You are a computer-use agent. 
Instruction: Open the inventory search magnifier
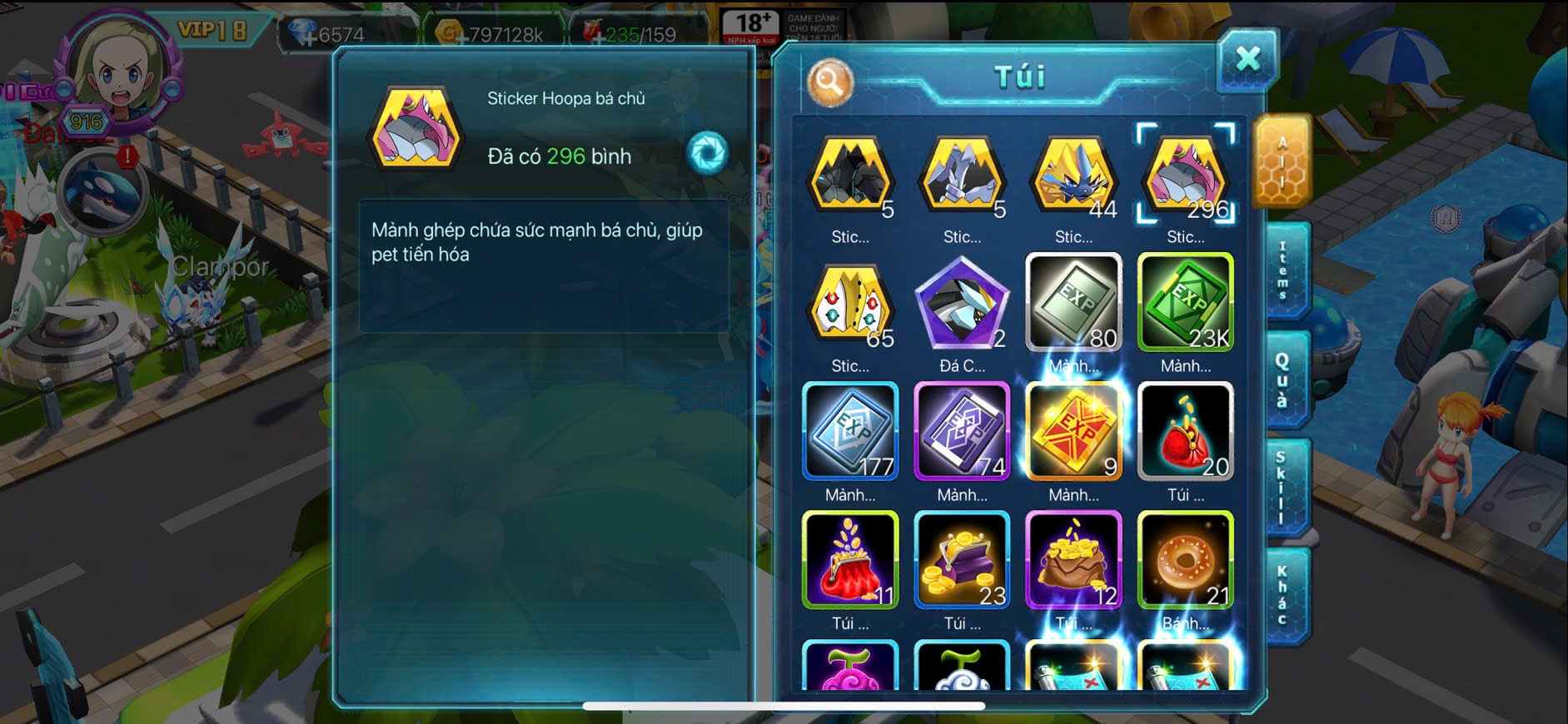pos(830,82)
